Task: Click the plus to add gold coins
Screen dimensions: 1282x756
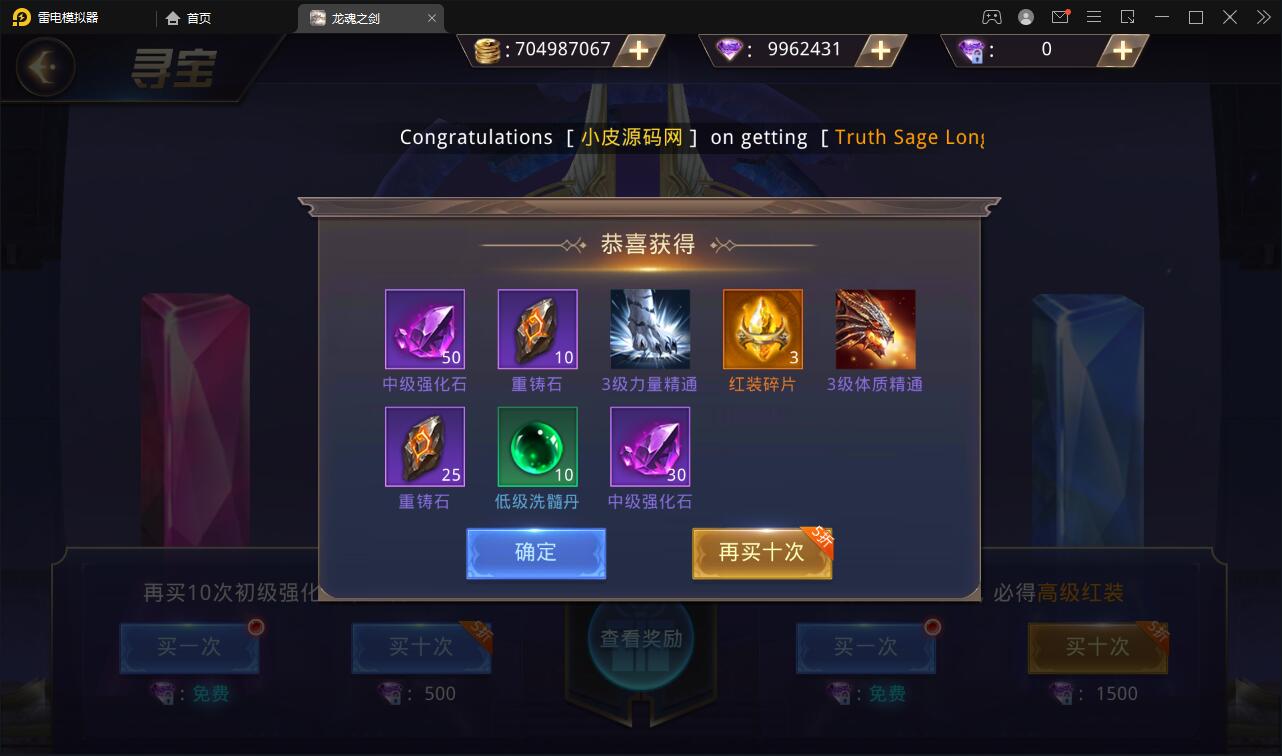Action: pyautogui.click(x=637, y=50)
